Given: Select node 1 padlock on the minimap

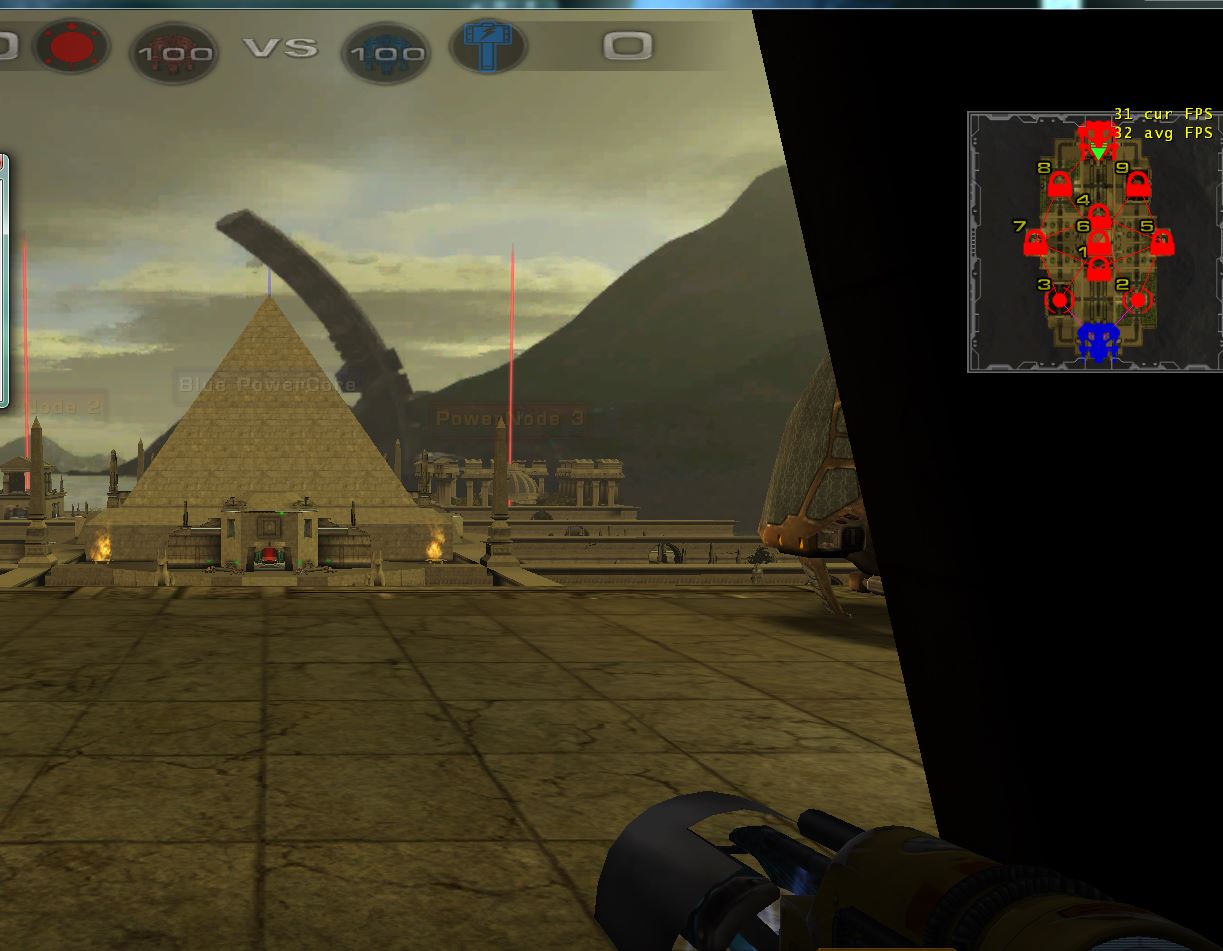Looking at the screenshot, I should (x=1098, y=268).
